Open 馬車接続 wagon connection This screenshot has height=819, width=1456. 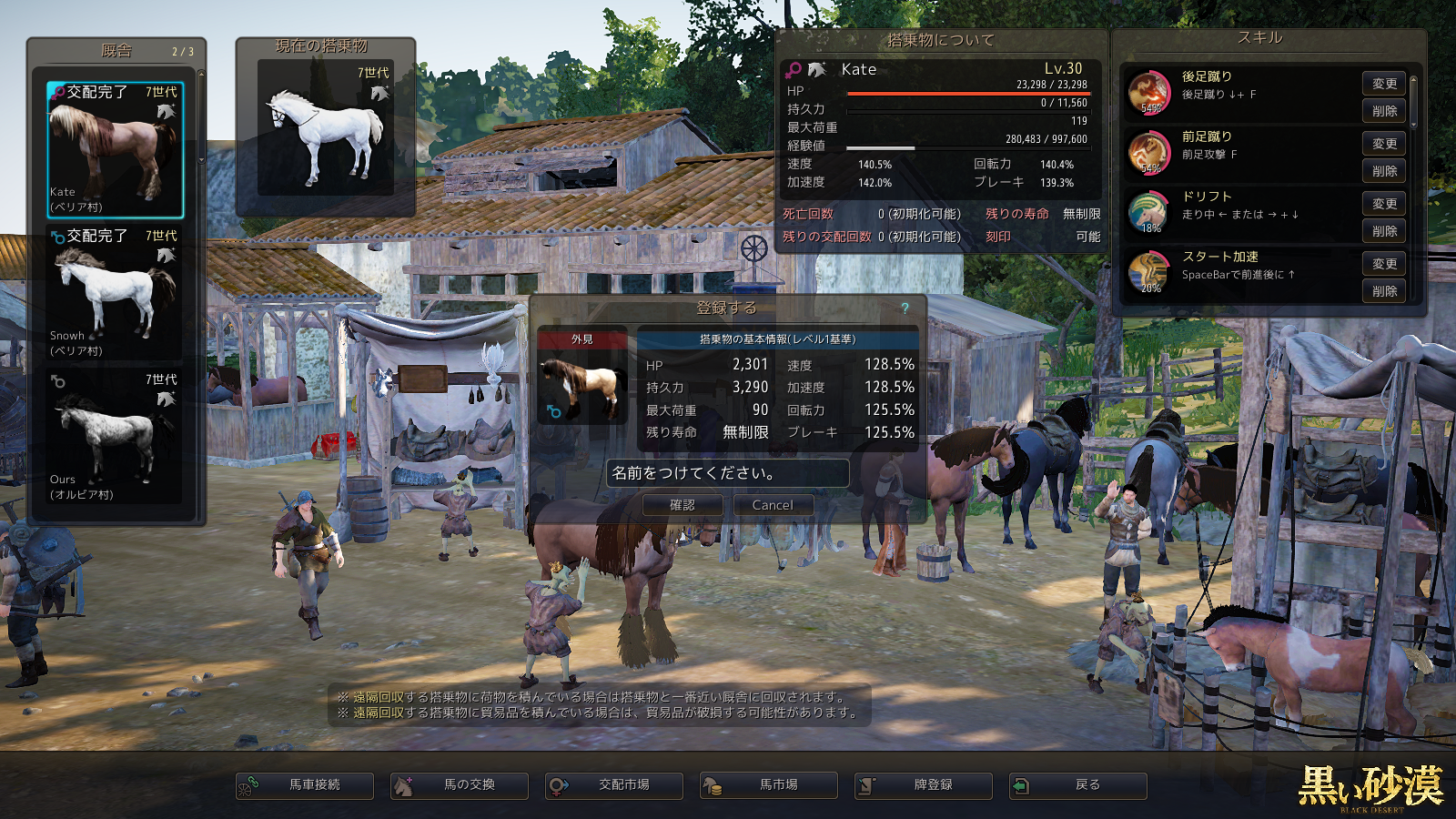click(305, 785)
